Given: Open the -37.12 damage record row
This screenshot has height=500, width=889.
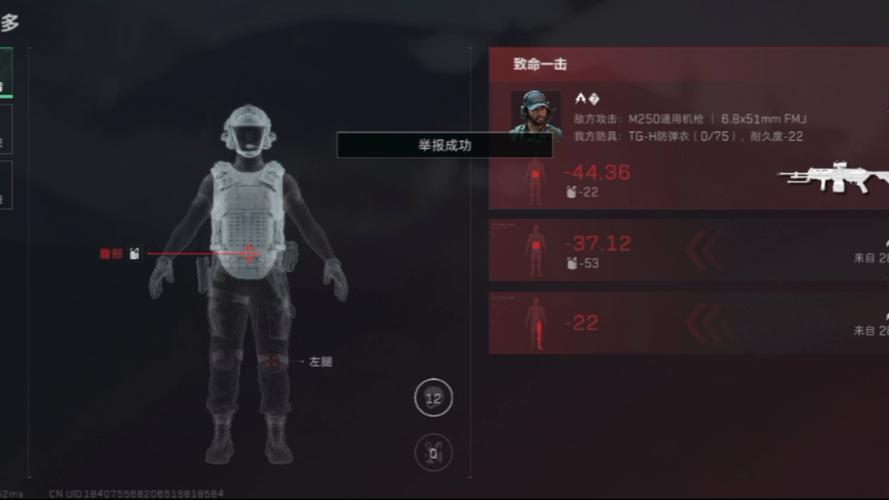Looking at the screenshot, I should (680, 250).
